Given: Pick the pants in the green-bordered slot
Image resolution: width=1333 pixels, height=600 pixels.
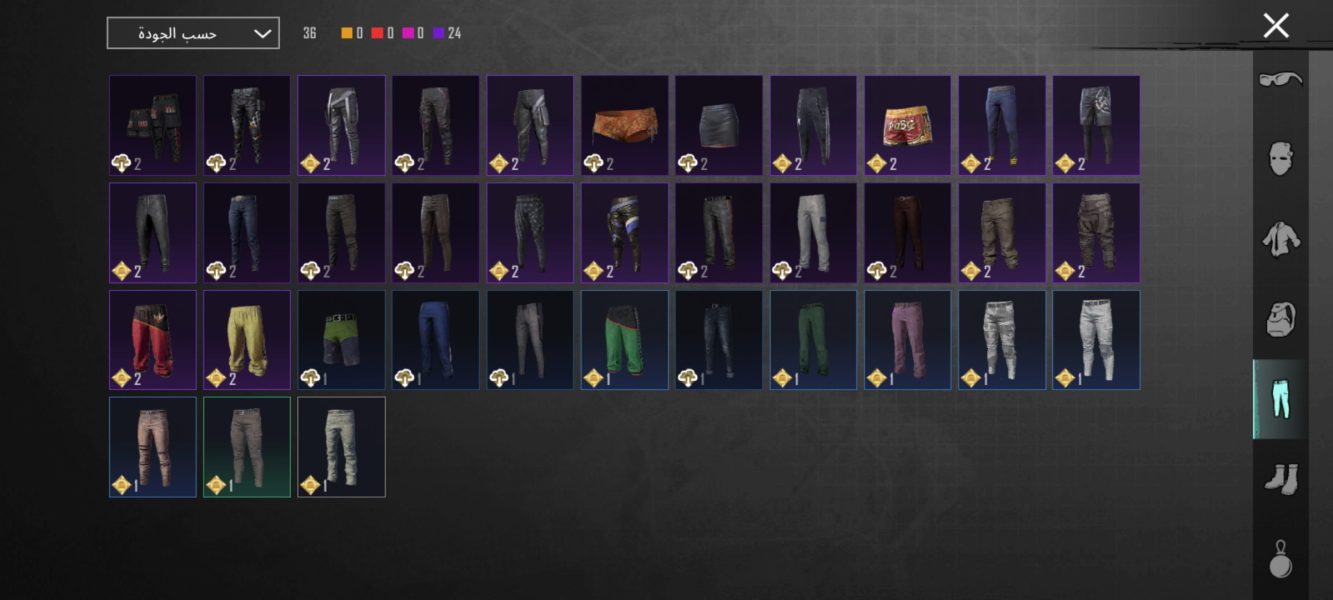Looking at the screenshot, I should 247,447.
